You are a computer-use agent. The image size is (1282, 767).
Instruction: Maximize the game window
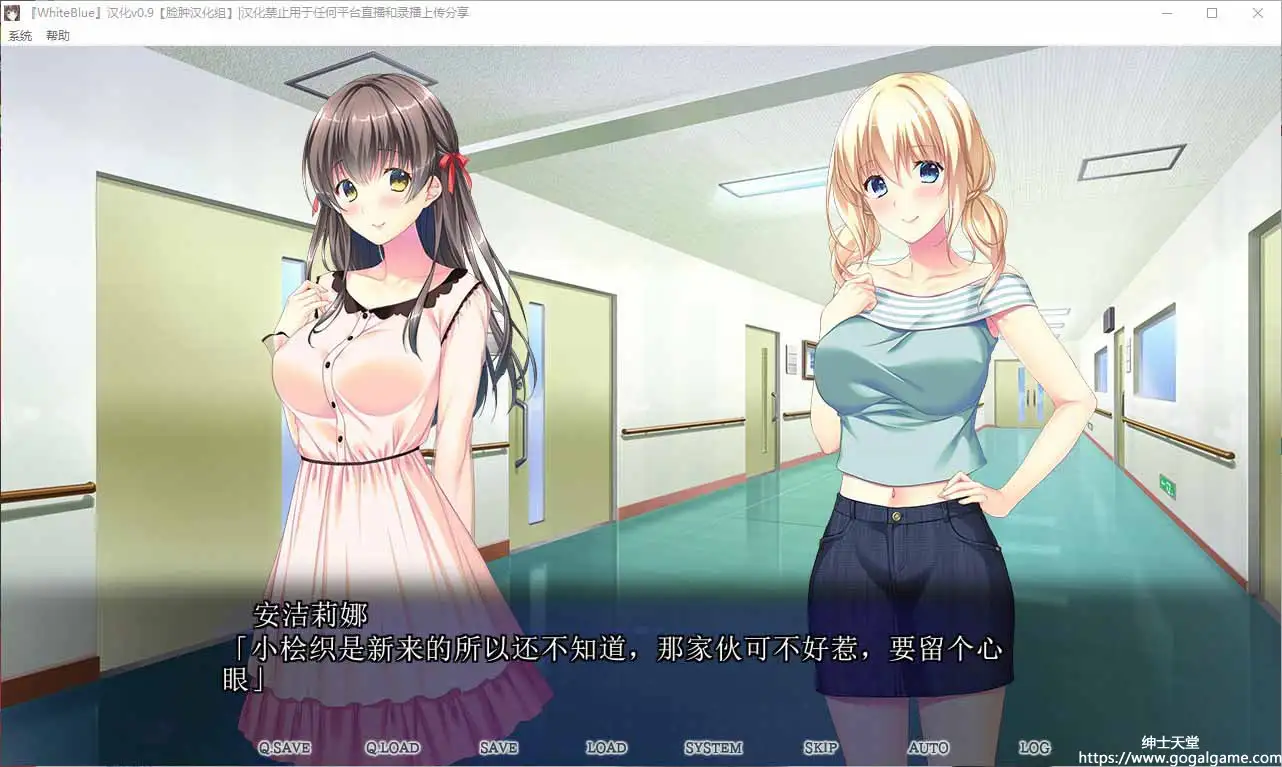tap(1212, 13)
